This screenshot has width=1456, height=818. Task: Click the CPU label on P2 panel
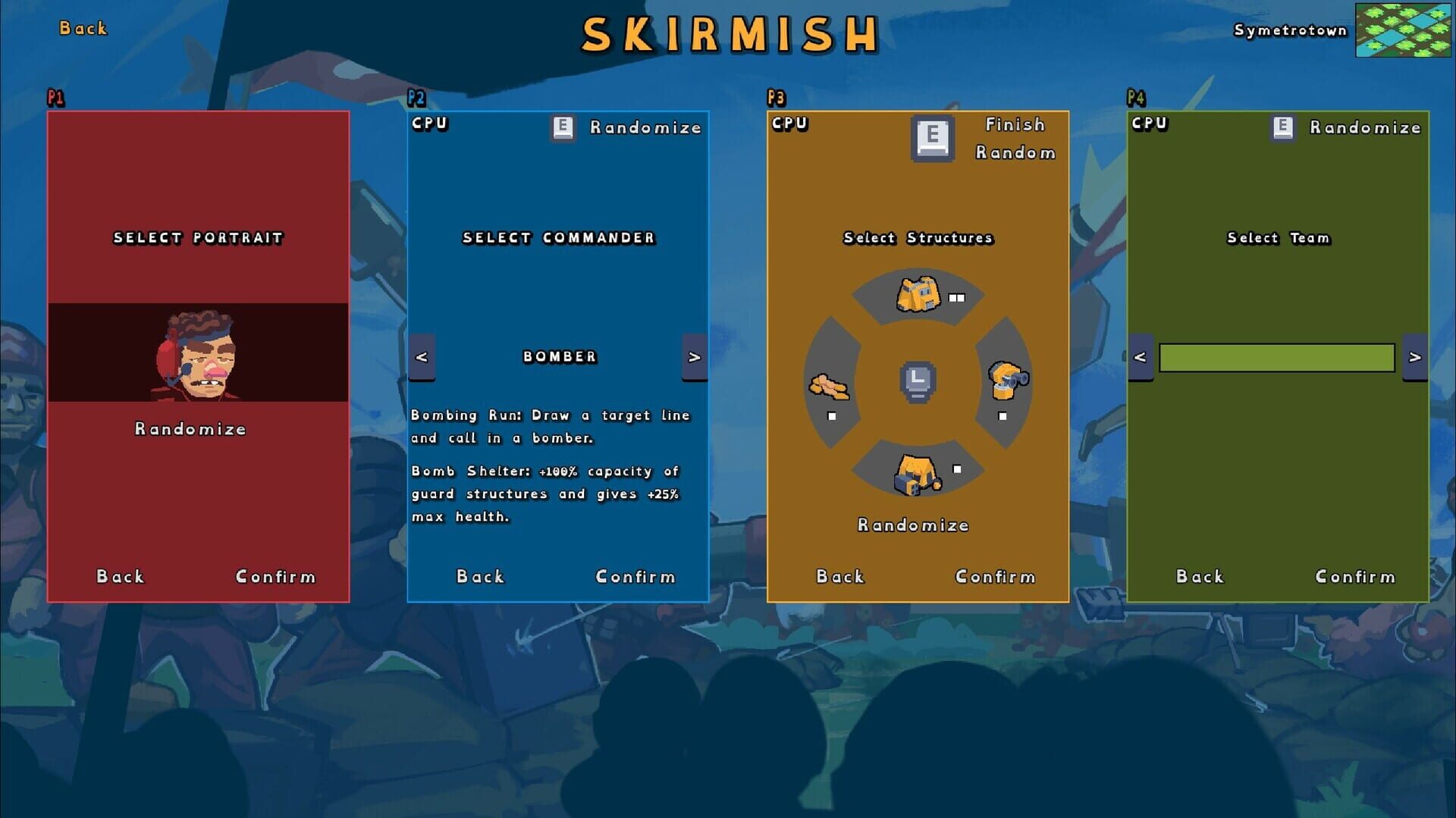[x=429, y=123]
